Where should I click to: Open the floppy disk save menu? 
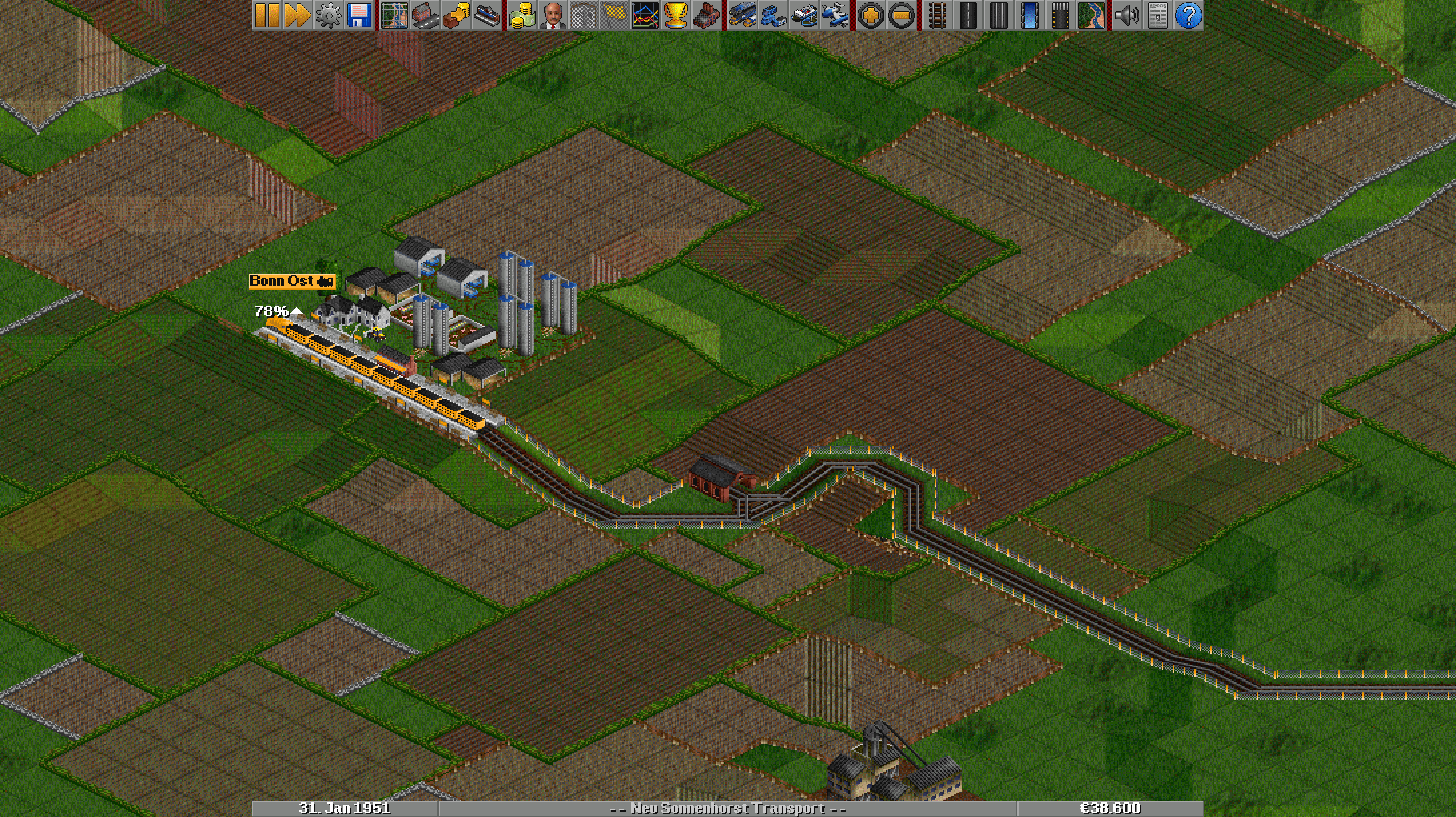(x=359, y=15)
